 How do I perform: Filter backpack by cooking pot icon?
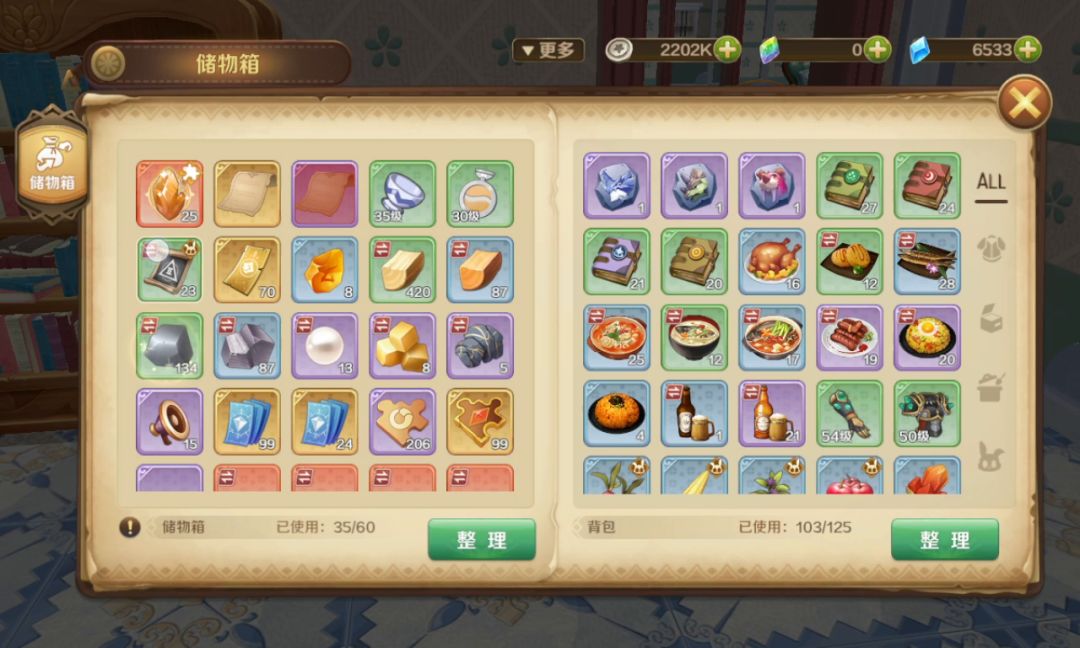tap(990, 387)
